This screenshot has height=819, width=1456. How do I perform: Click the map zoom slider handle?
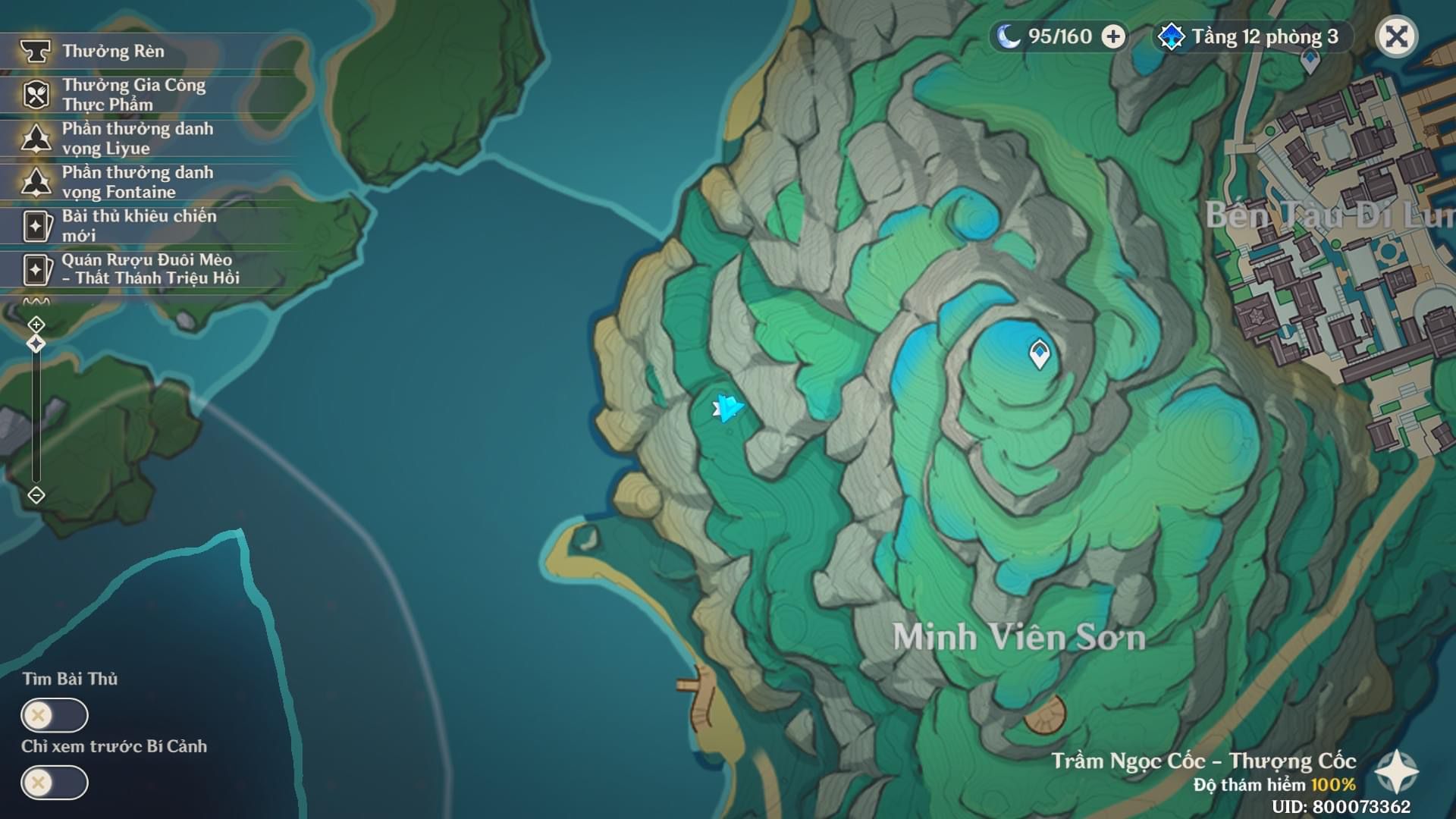click(x=36, y=344)
